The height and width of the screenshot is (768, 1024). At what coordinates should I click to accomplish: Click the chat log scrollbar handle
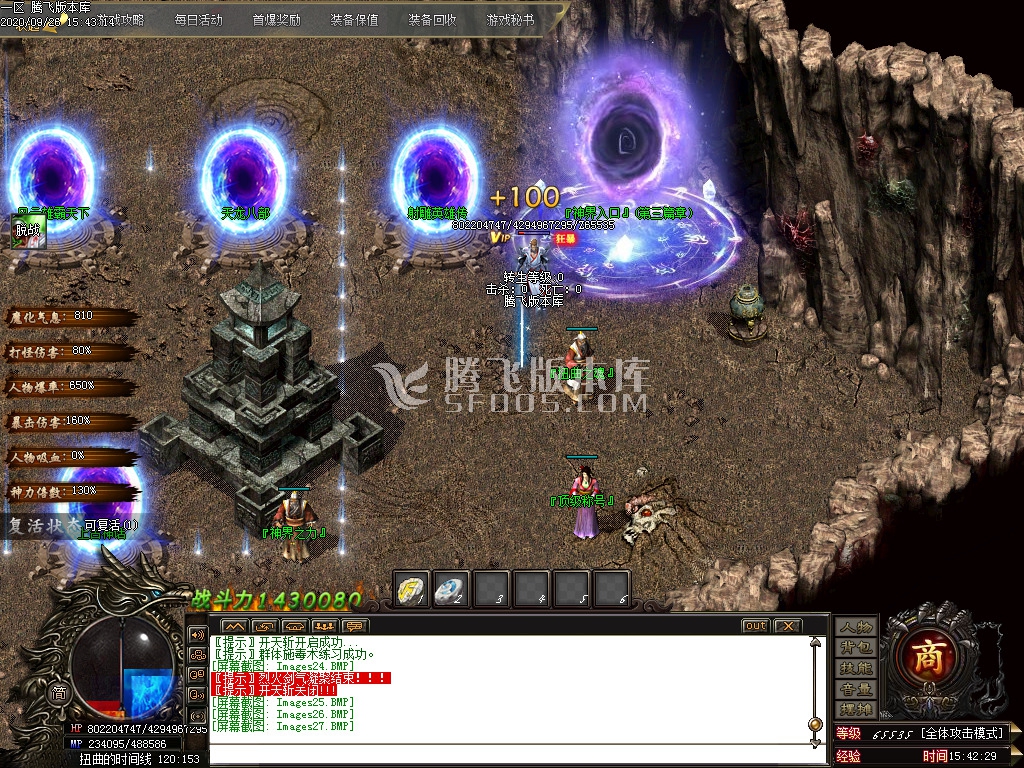coord(813,725)
